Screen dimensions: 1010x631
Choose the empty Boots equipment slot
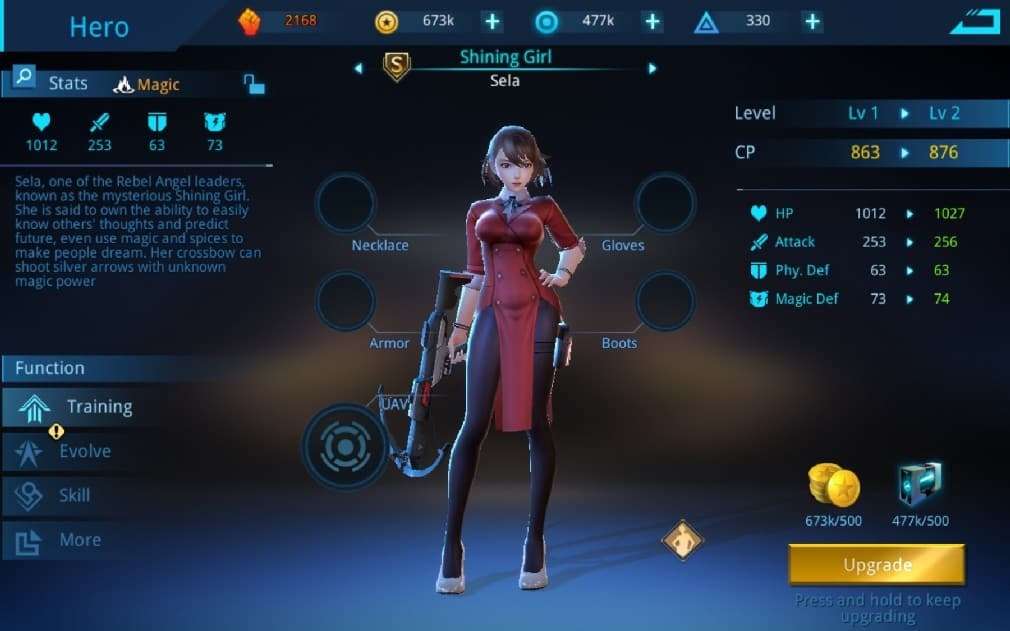pyautogui.click(x=665, y=301)
